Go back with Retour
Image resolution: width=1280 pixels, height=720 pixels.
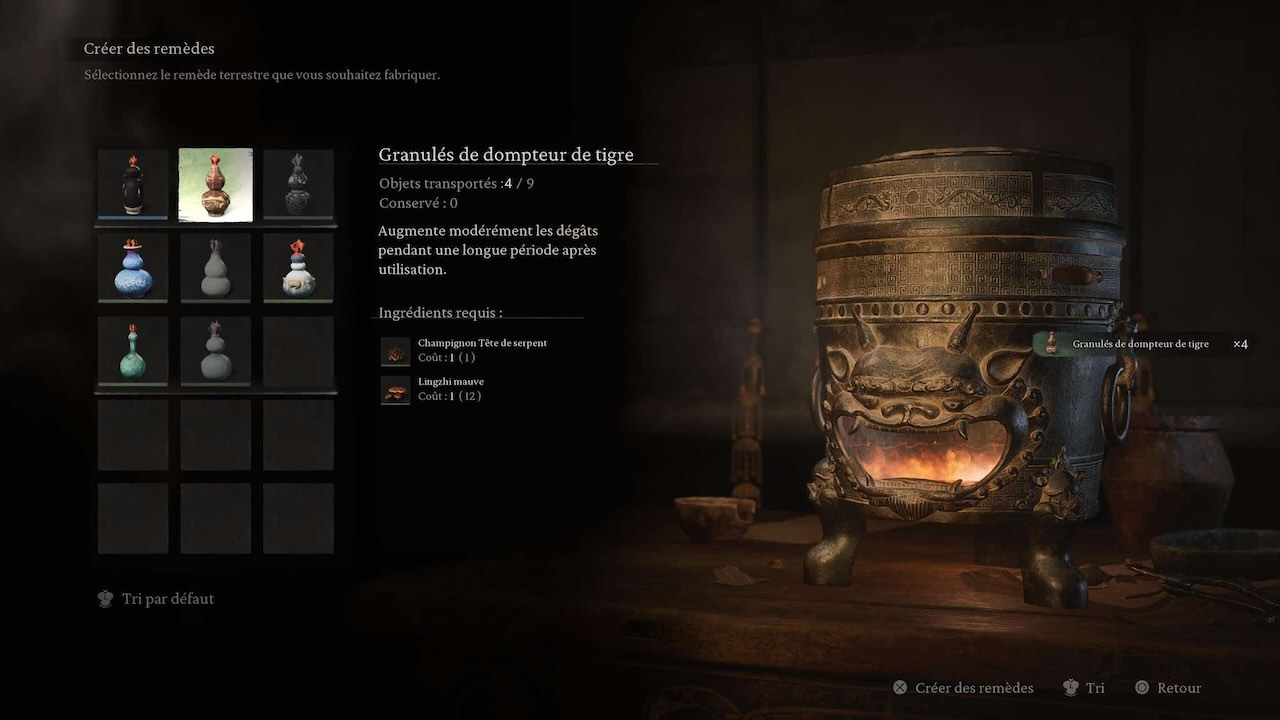[x=1168, y=688]
